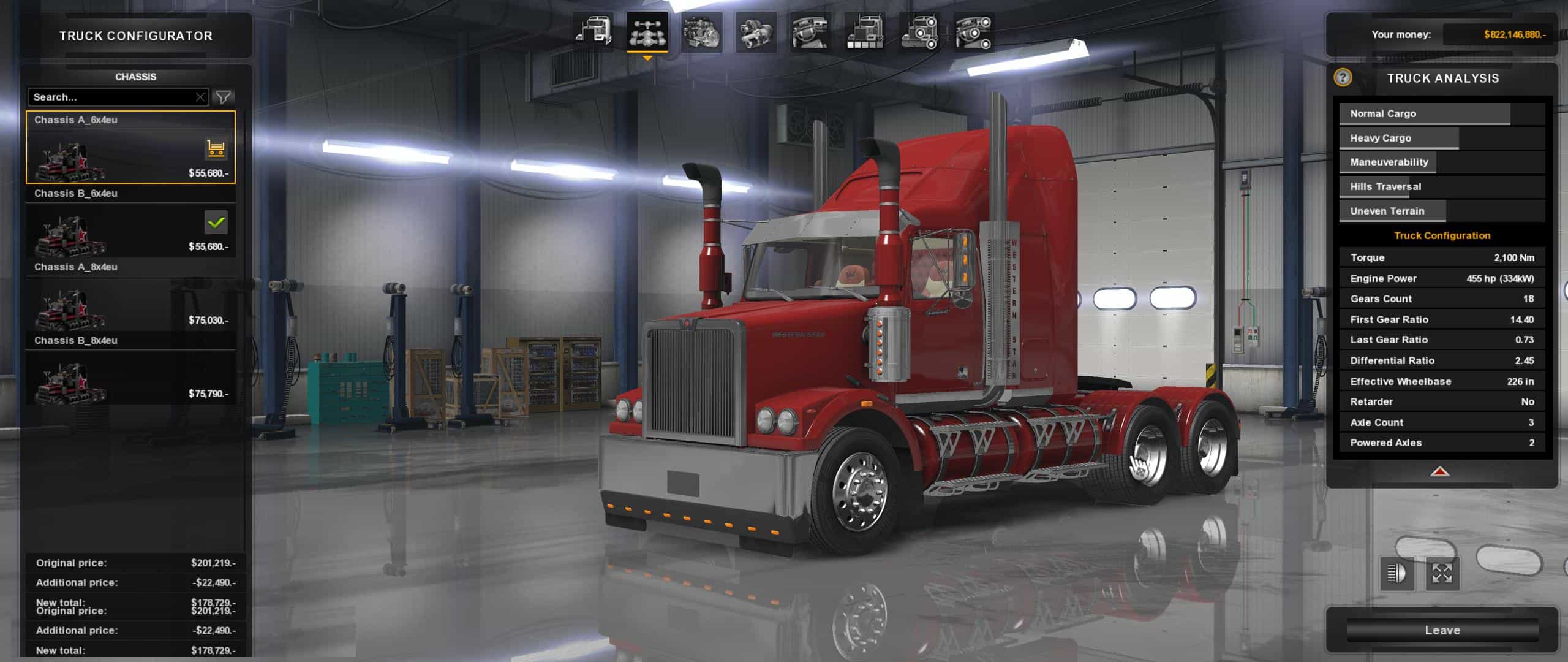
Task: Buy chassis with the shopping cart button
Action: 216,148
